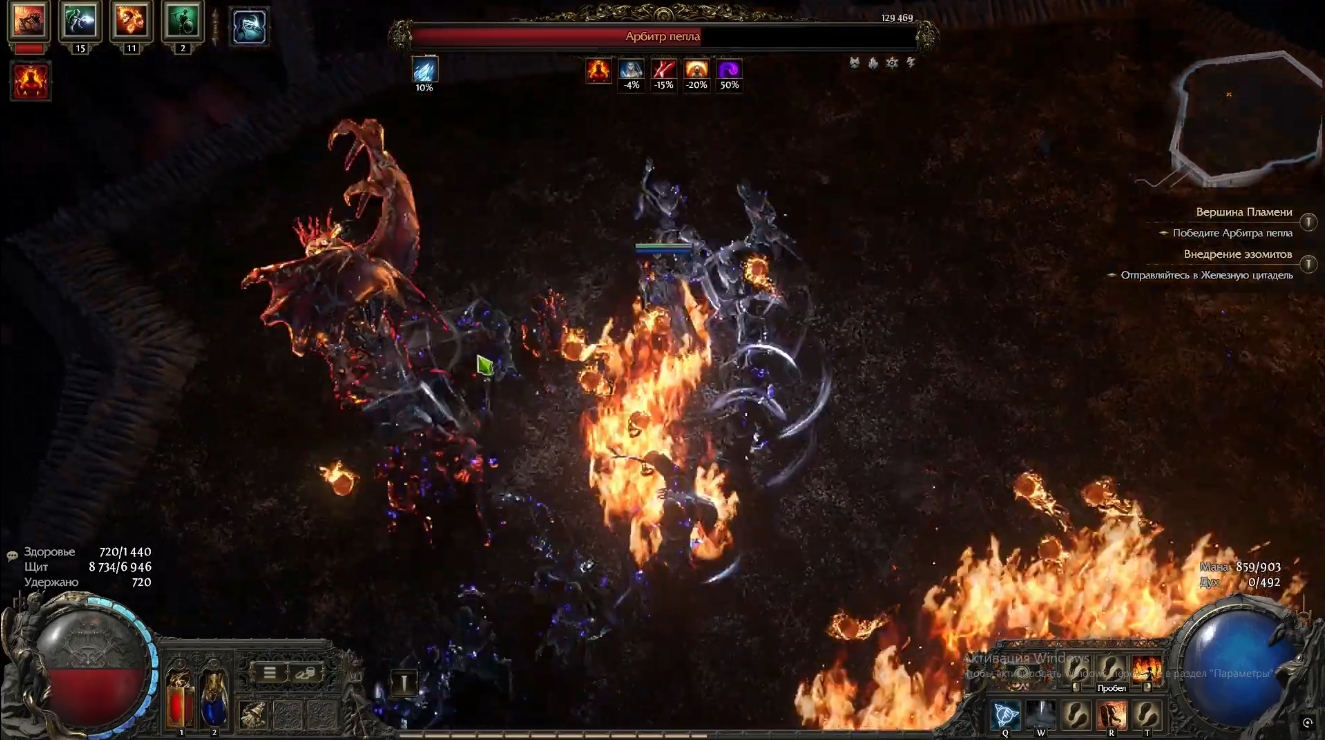Open the minimap in the corner
Viewport: 1325px width, 740px height.
(x=1245, y=118)
